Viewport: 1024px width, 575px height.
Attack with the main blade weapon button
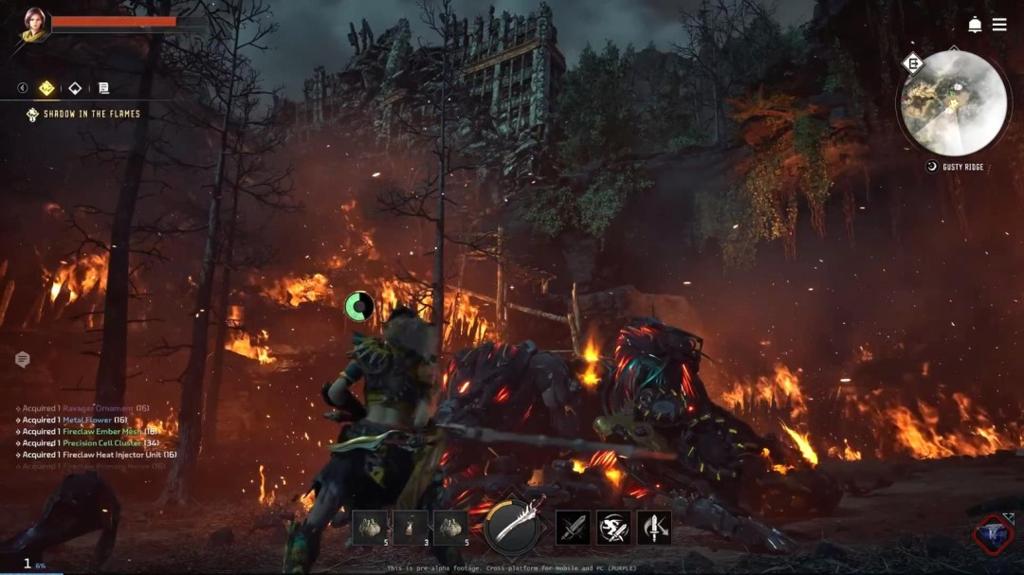coord(512,526)
